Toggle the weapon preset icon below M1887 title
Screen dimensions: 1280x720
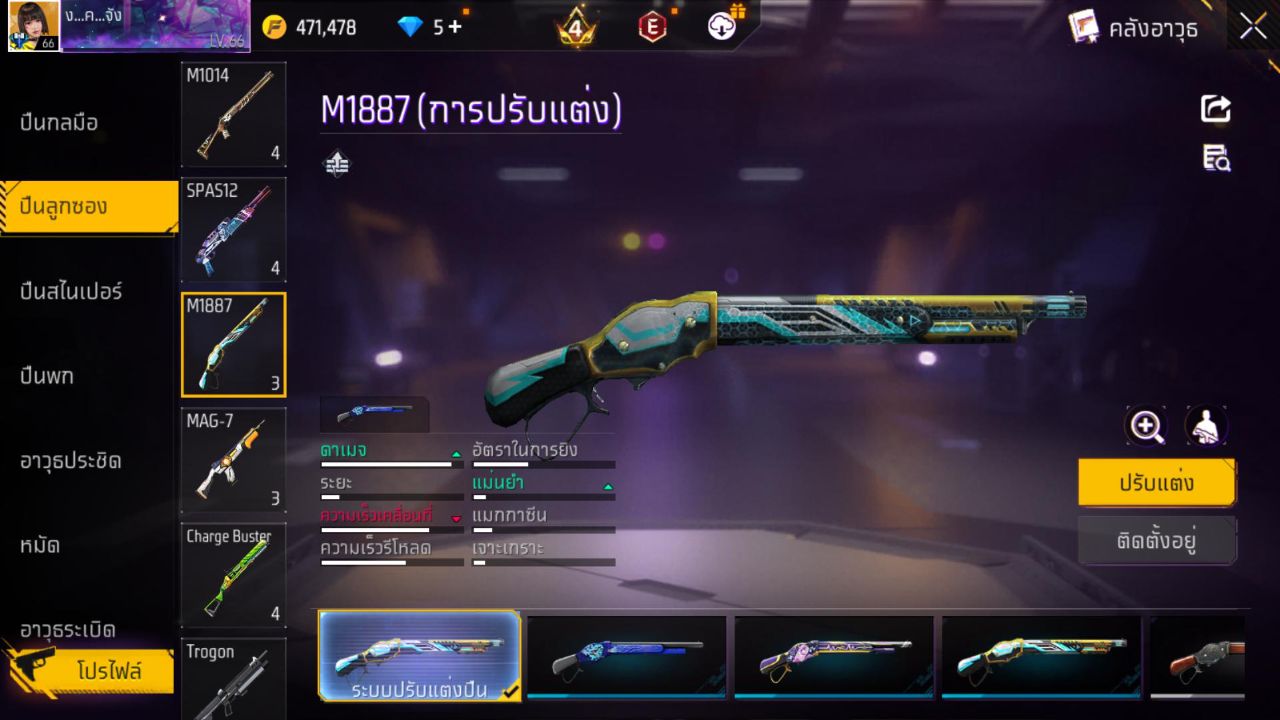pos(336,162)
